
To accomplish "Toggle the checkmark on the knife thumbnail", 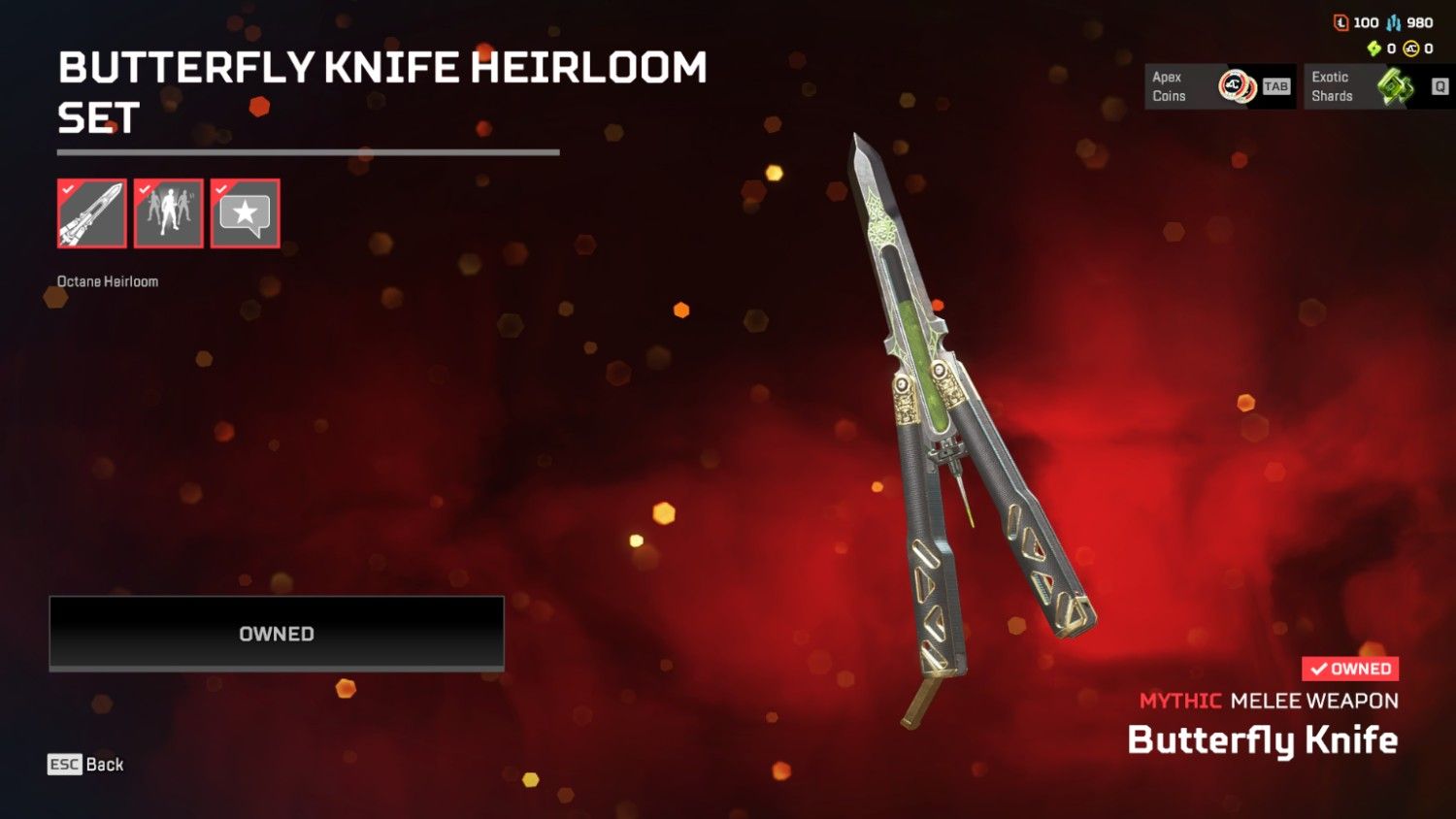I will coord(66,191).
